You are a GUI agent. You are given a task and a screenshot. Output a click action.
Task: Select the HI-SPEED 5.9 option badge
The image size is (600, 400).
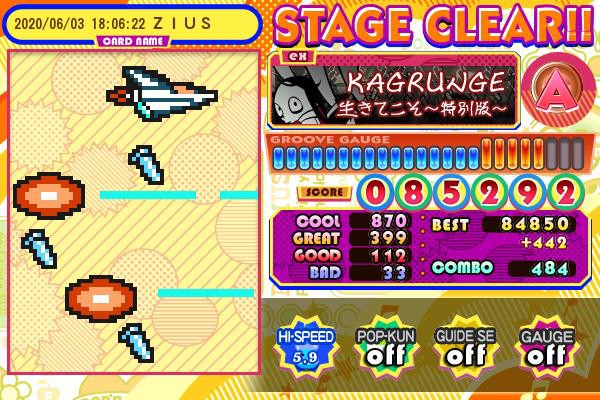(x=306, y=346)
